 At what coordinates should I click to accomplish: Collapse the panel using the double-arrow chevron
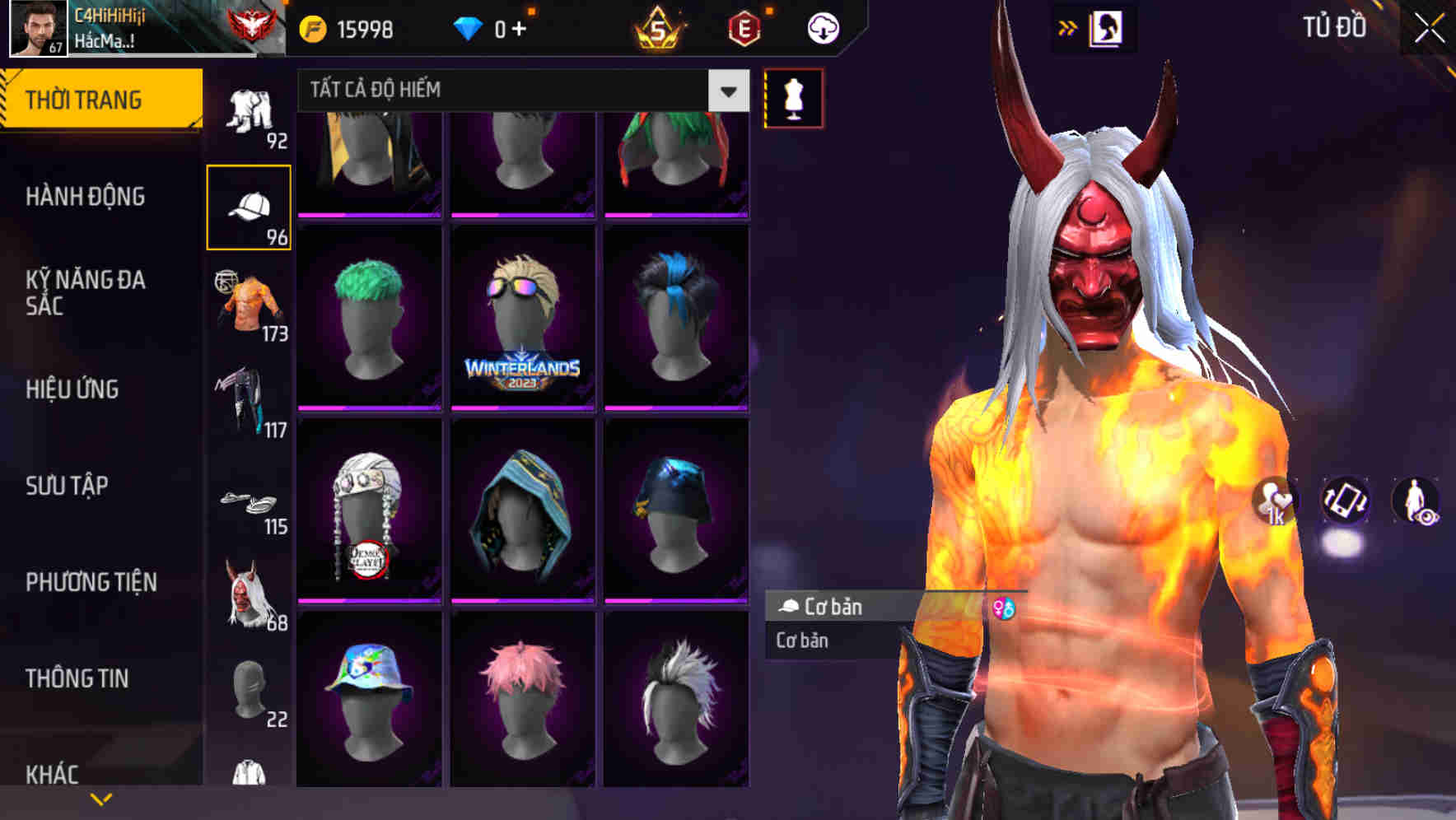[1068, 26]
